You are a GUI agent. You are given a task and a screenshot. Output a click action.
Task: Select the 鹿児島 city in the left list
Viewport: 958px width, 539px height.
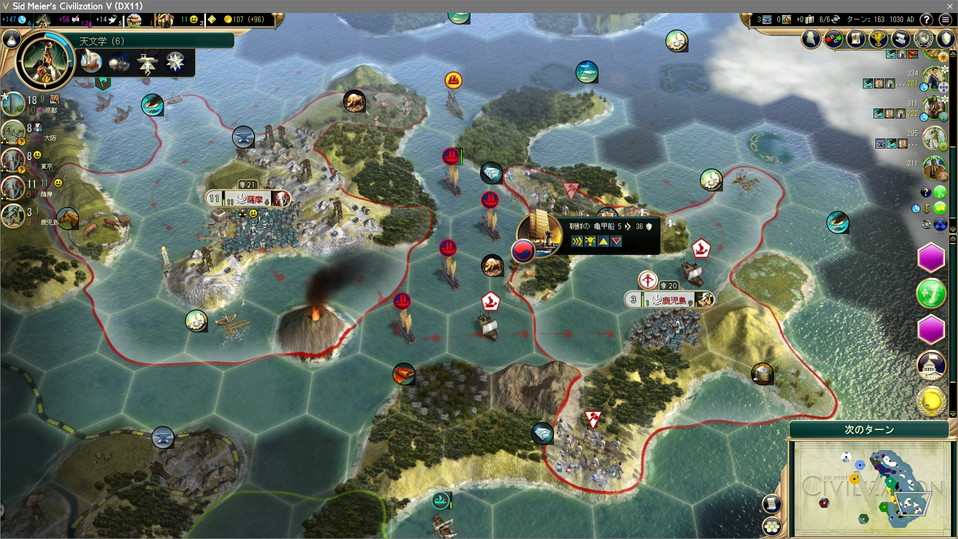[x=14, y=214]
